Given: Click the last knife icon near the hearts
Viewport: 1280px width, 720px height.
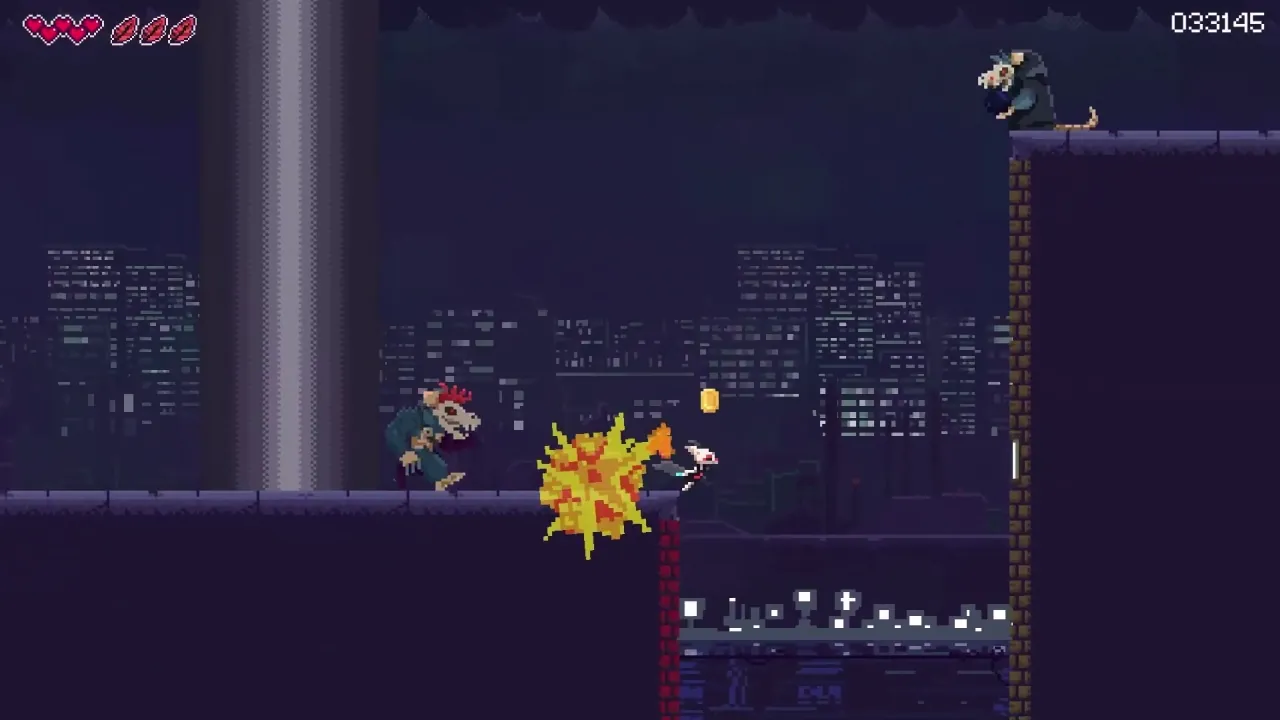Looking at the screenshot, I should click(181, 28).
